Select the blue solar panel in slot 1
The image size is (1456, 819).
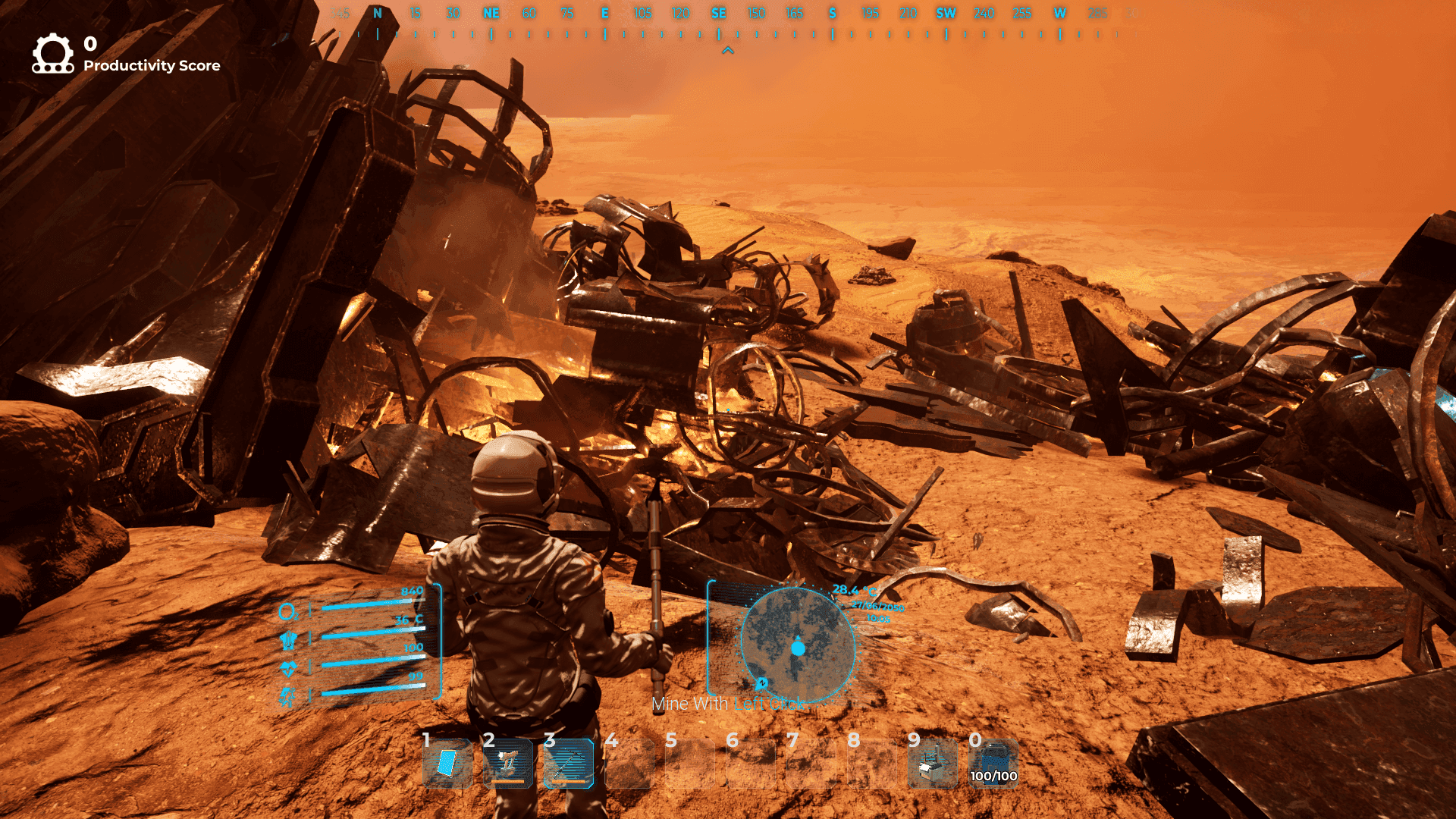(447, 763)
